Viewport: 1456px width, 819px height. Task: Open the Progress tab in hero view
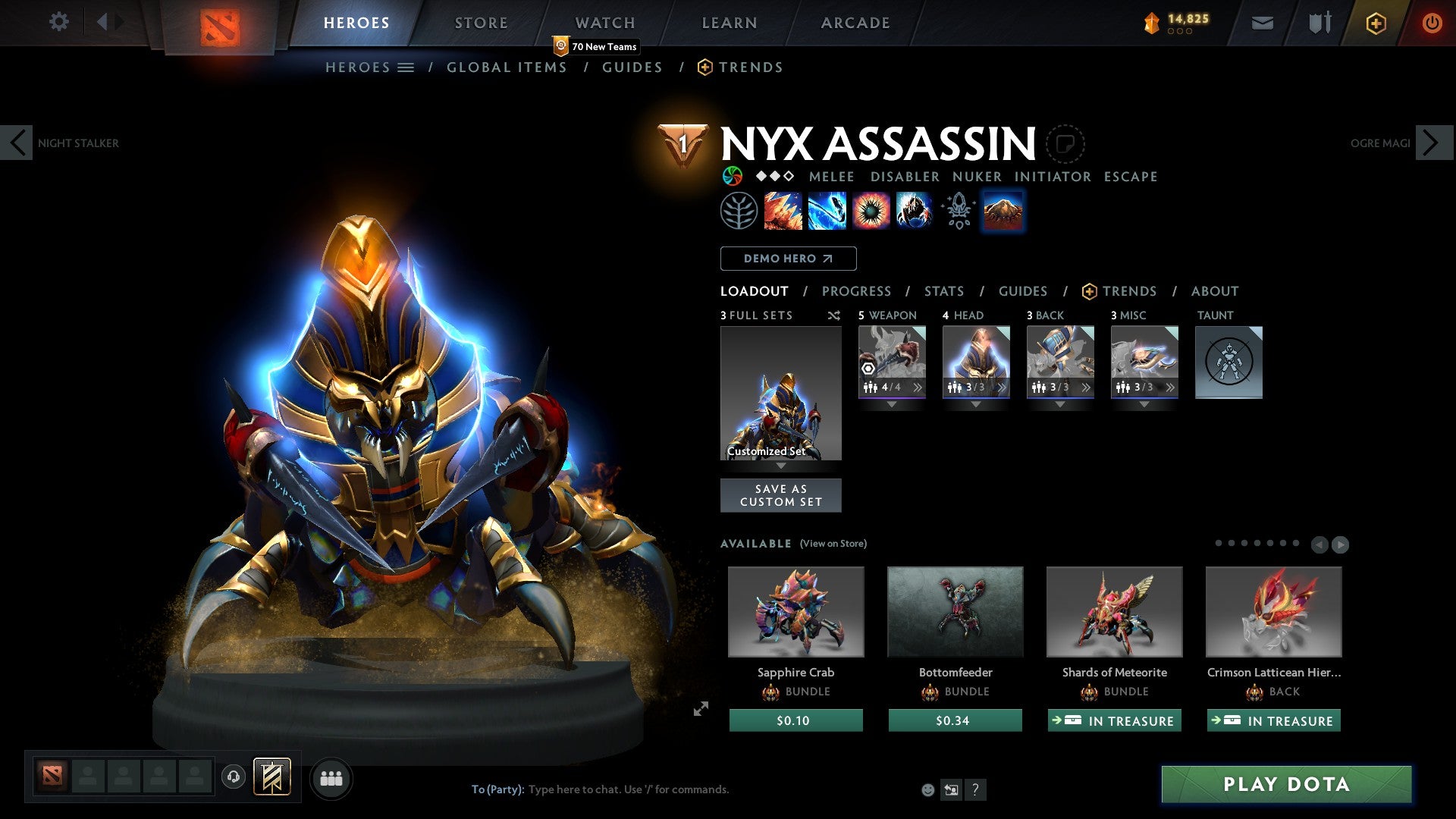point(857,291)
